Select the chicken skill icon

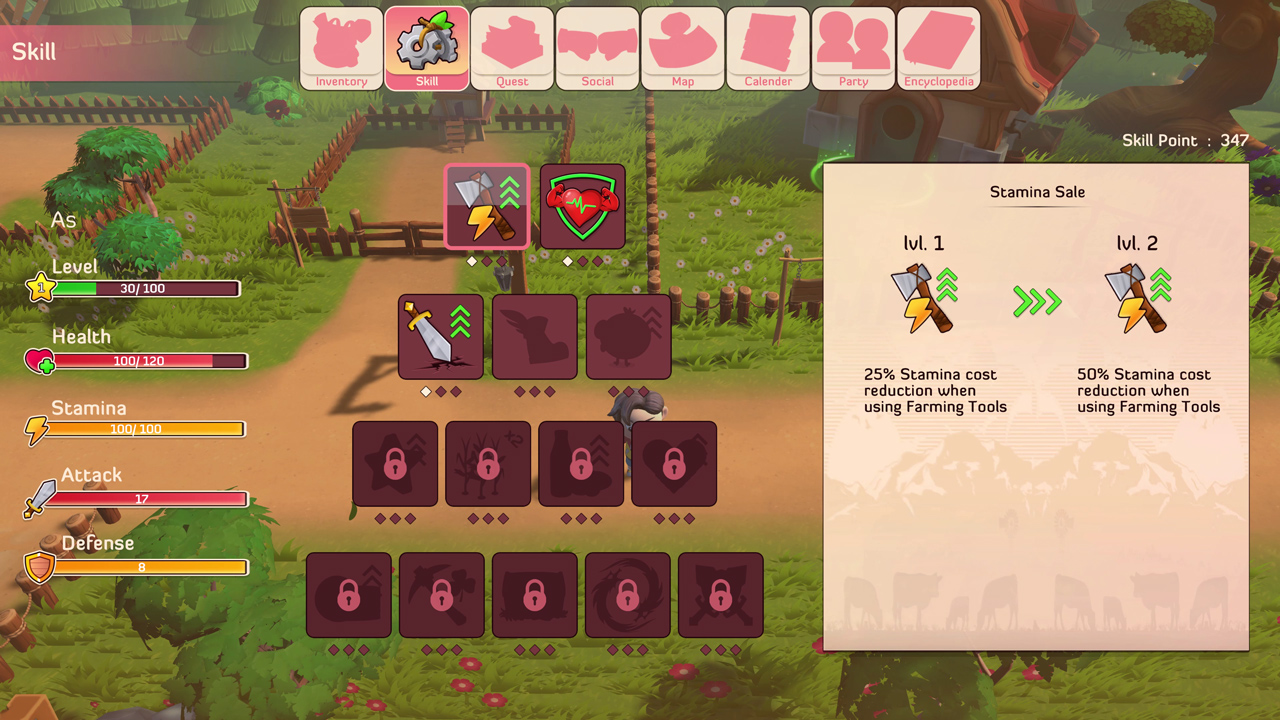pyautogui.click(x=628, y=336)
